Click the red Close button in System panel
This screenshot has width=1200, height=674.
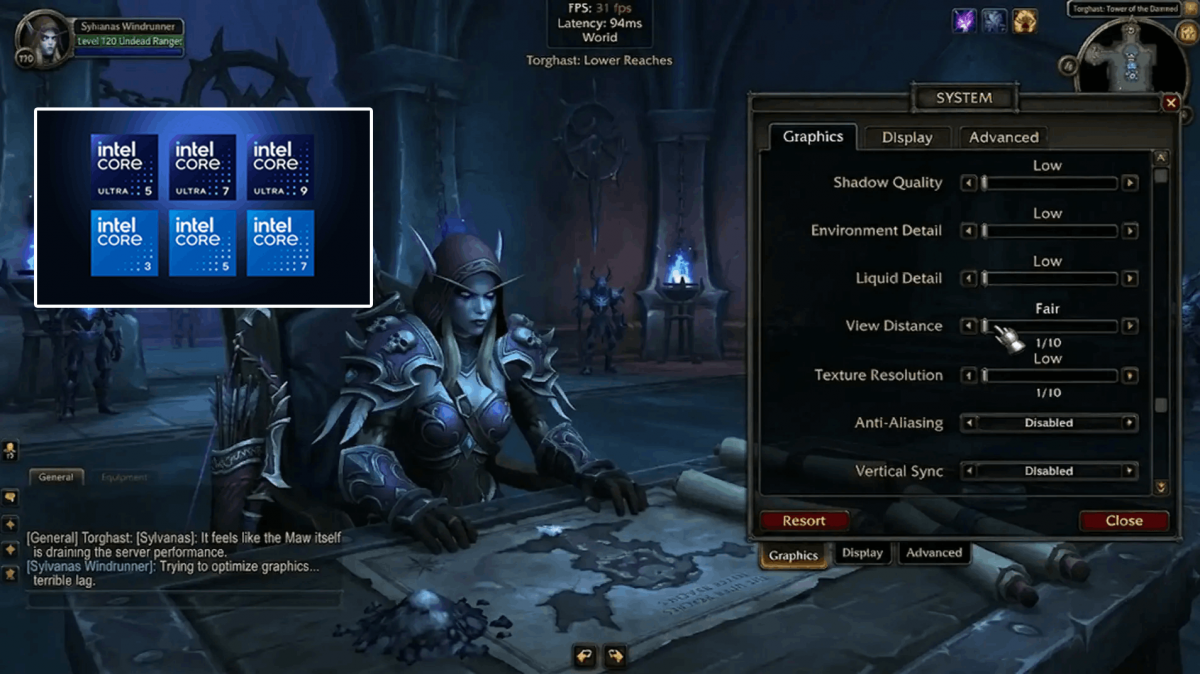pos(1124,520)
